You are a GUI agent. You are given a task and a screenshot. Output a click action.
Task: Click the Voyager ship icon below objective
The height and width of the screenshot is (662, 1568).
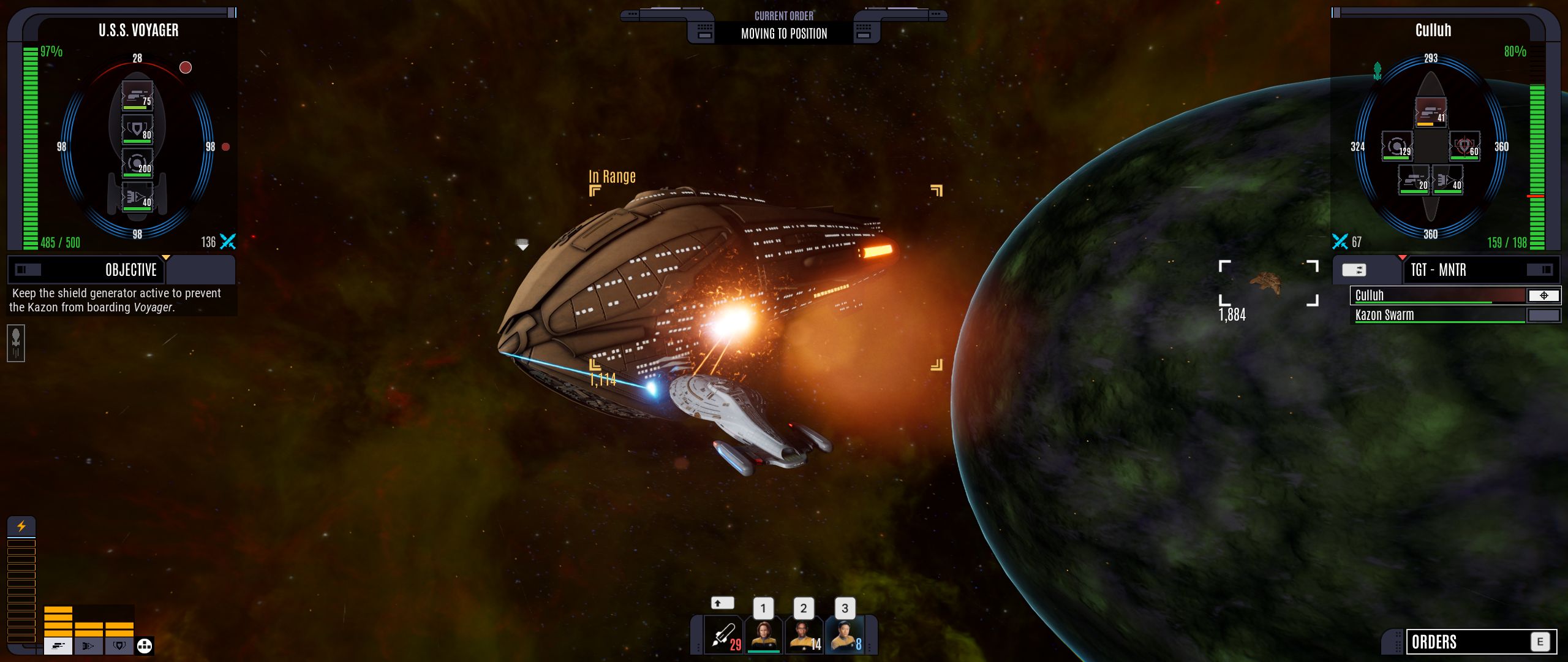tap(16, 343)
